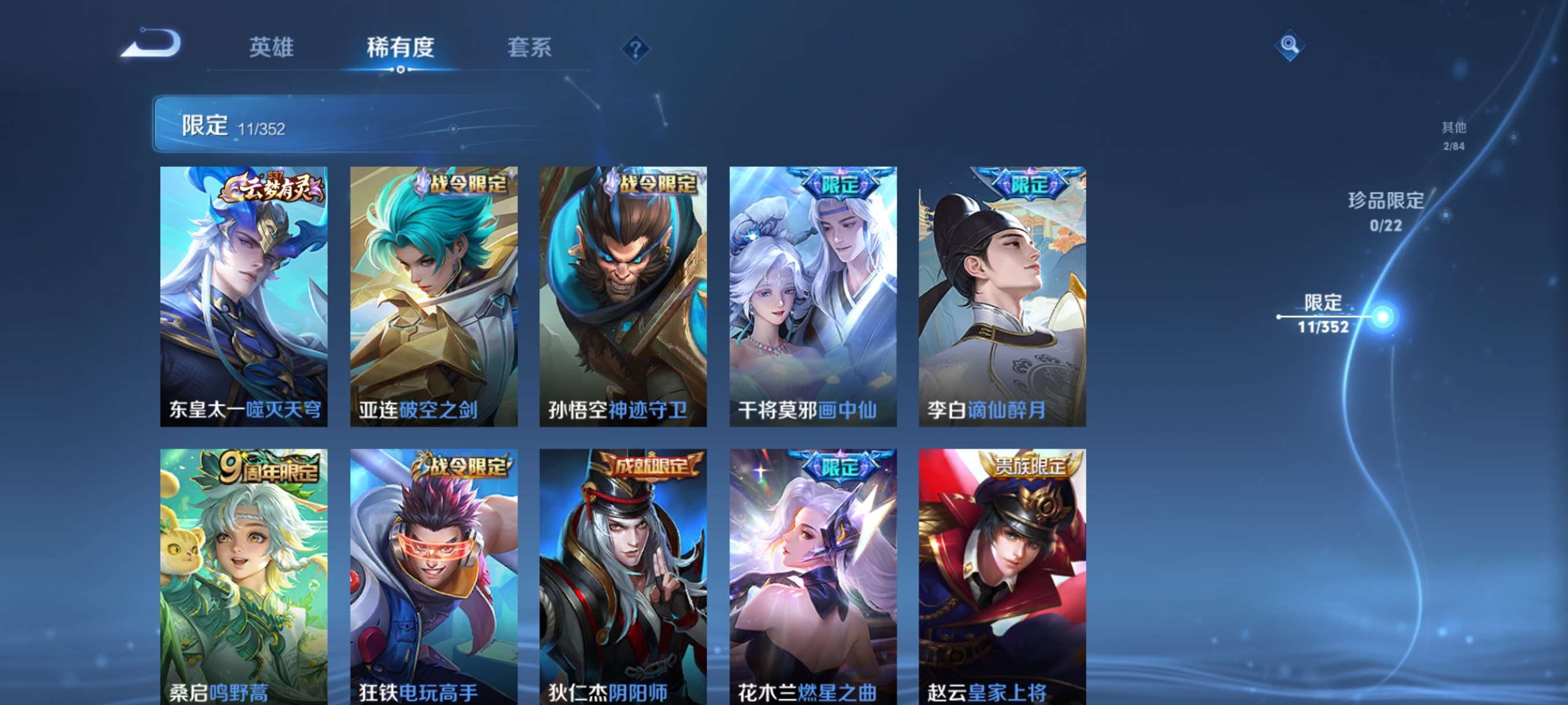Switch to the 套系 tab

tap(529, 49)
